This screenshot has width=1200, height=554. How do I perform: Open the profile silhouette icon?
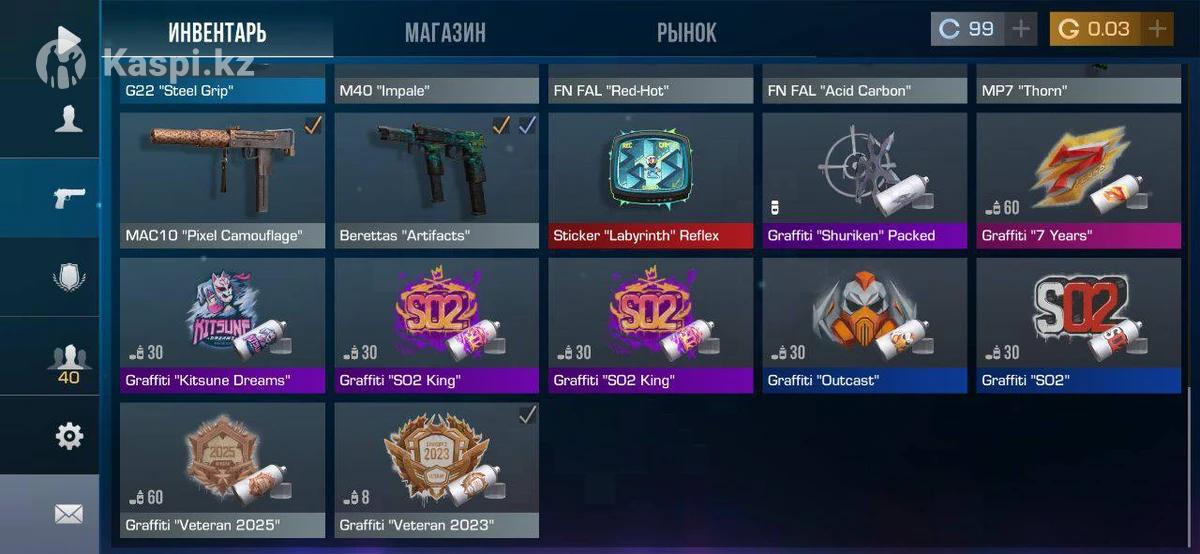69,119
